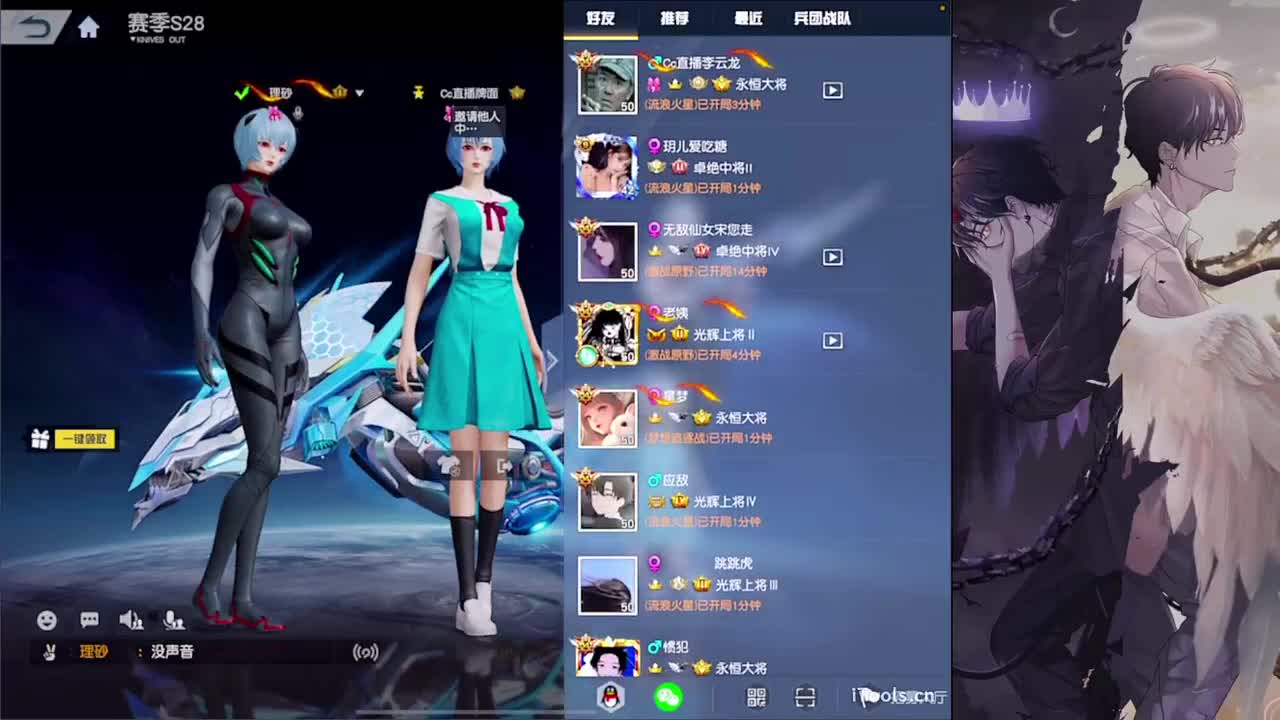Click the speaker volume icon
Image resolution: width=1280 pixels, height=720 pixels.
pyautogui.click(x=131, y=620)
